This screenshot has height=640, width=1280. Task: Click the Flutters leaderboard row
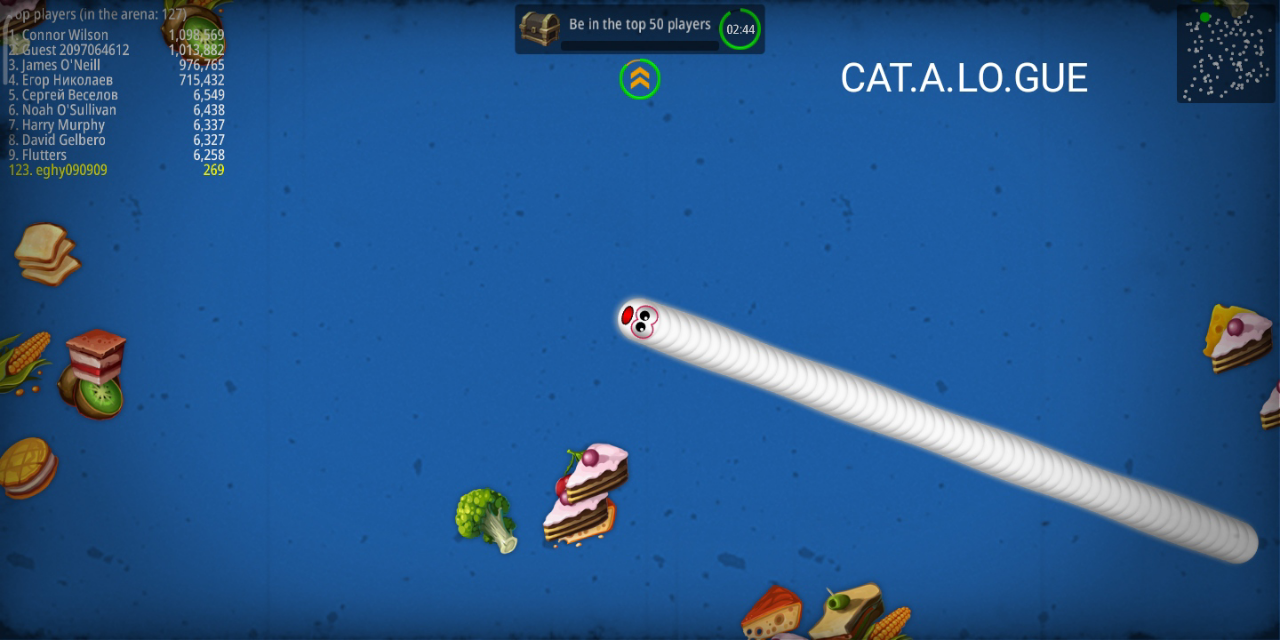[116, 155]
